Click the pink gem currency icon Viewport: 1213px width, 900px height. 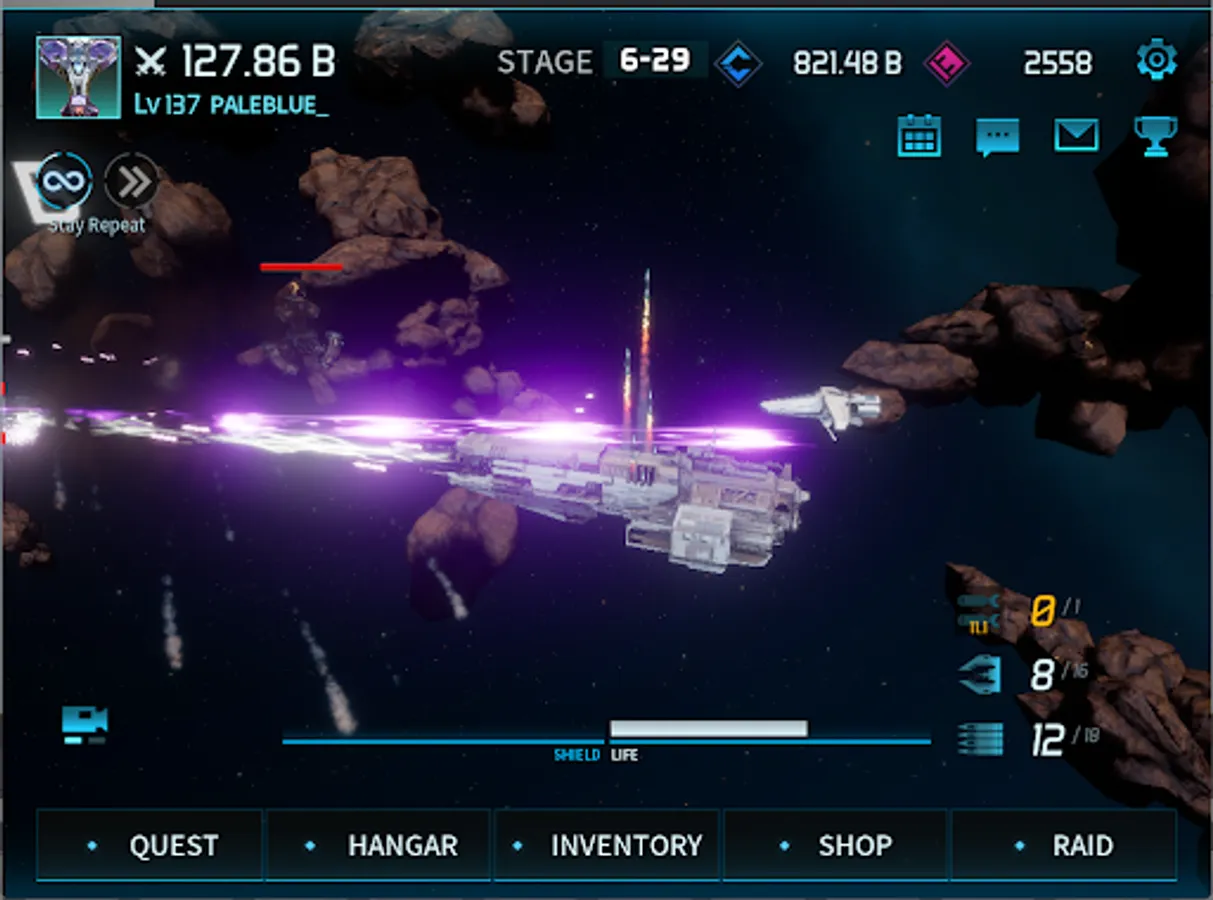[946, 63]
